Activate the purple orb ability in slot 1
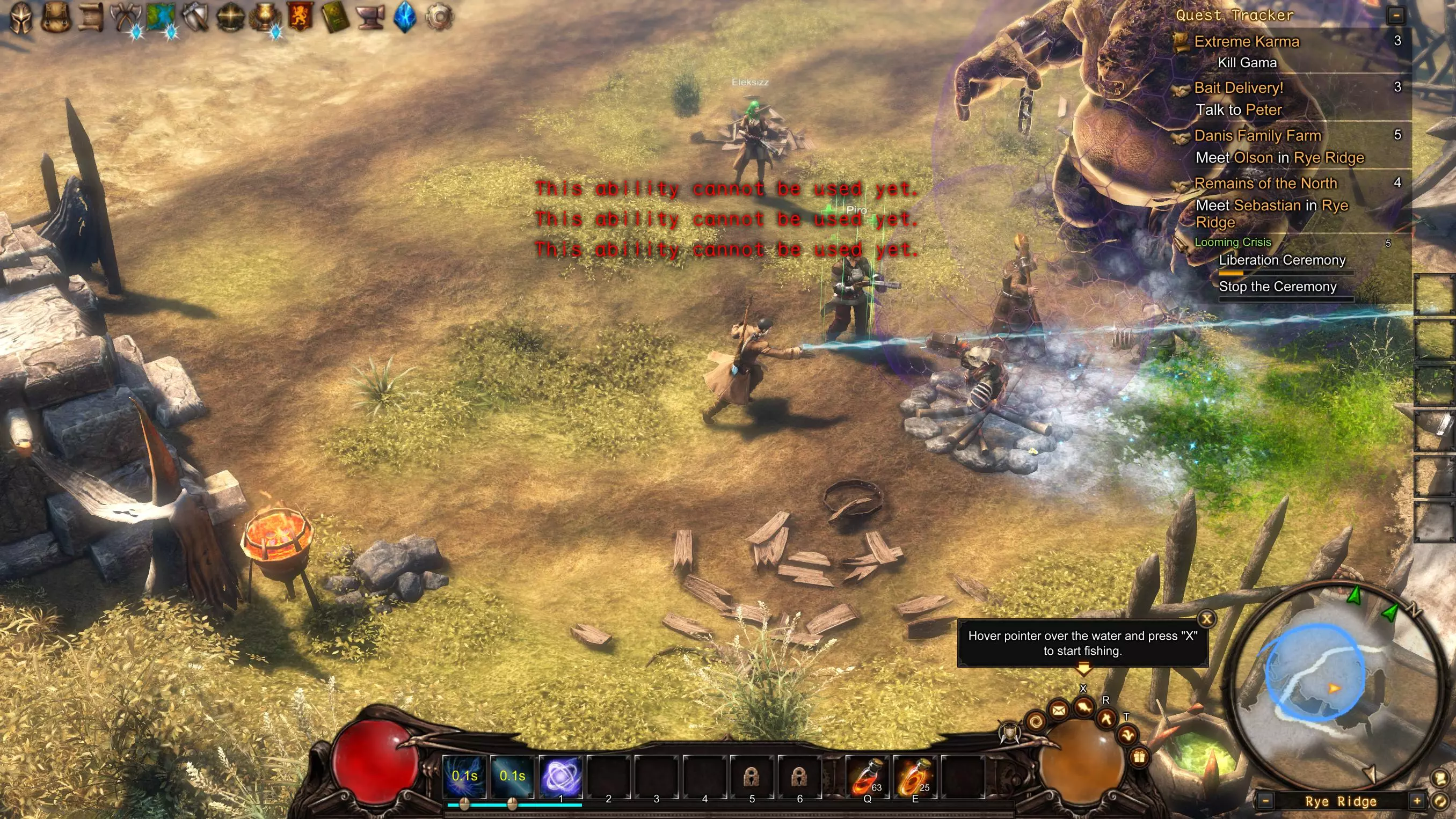 560,776
